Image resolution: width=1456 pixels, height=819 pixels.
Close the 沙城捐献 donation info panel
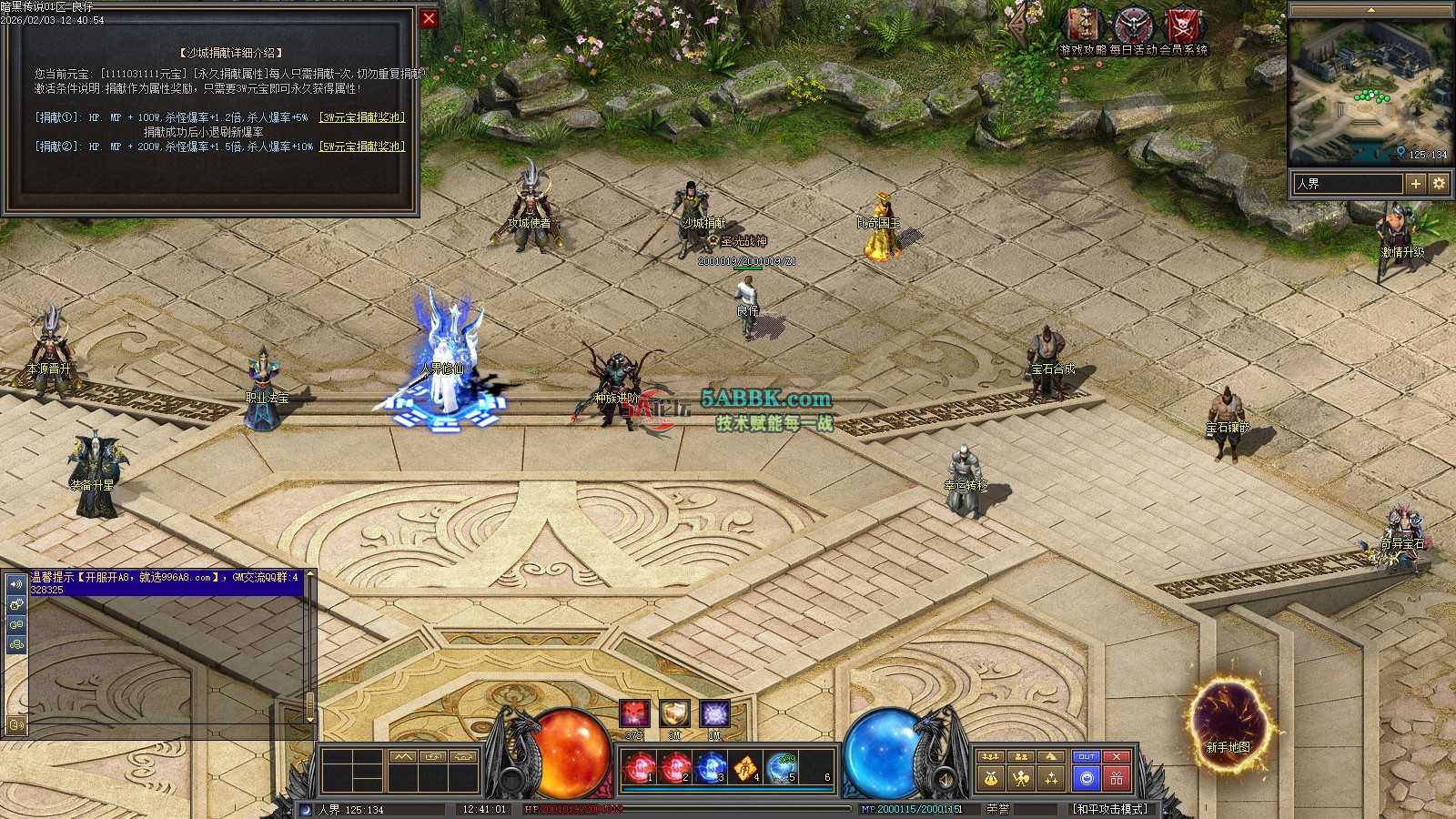tap(429, 18)
